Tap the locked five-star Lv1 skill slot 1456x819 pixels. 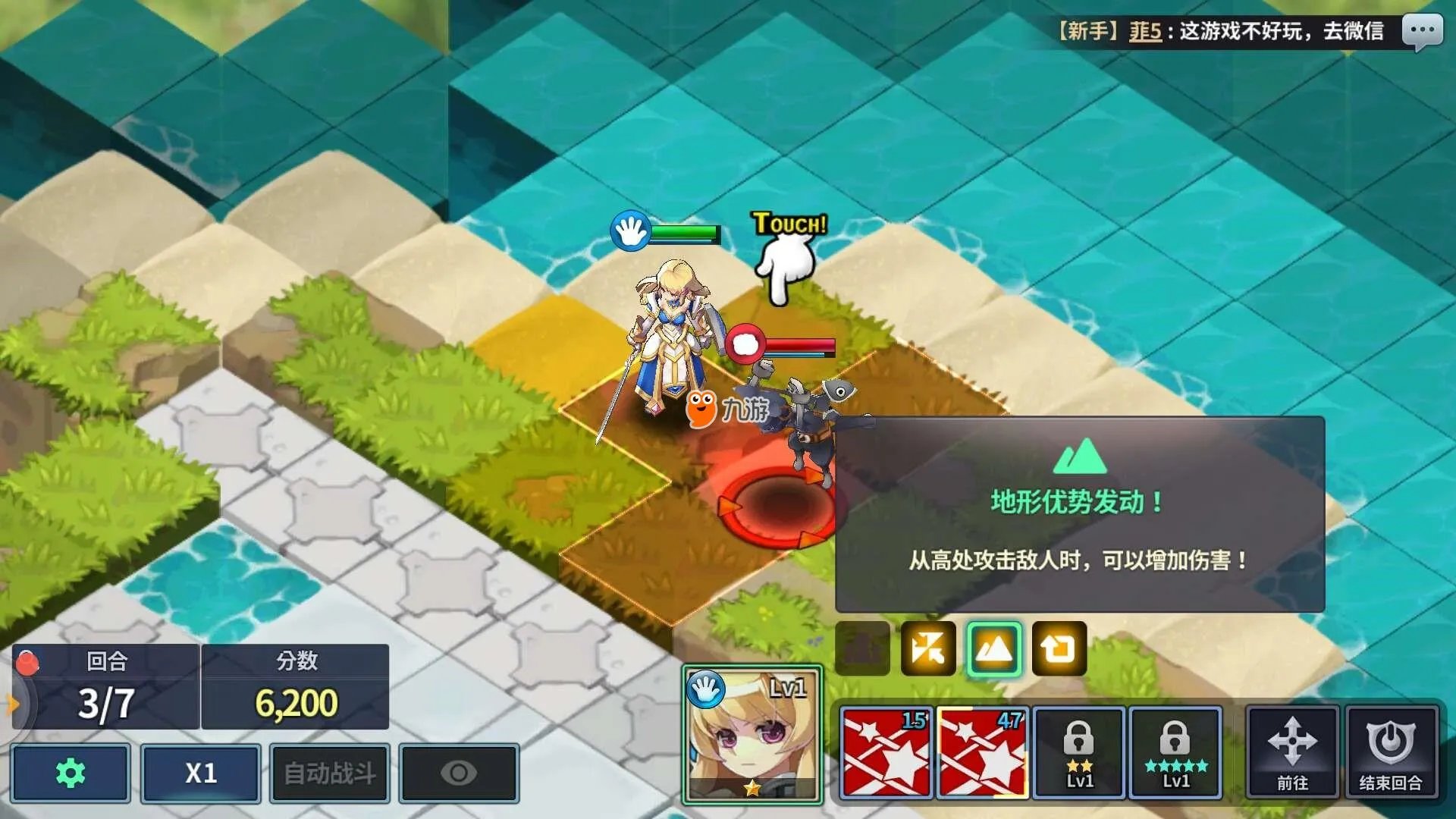[x=1175, y=752]
